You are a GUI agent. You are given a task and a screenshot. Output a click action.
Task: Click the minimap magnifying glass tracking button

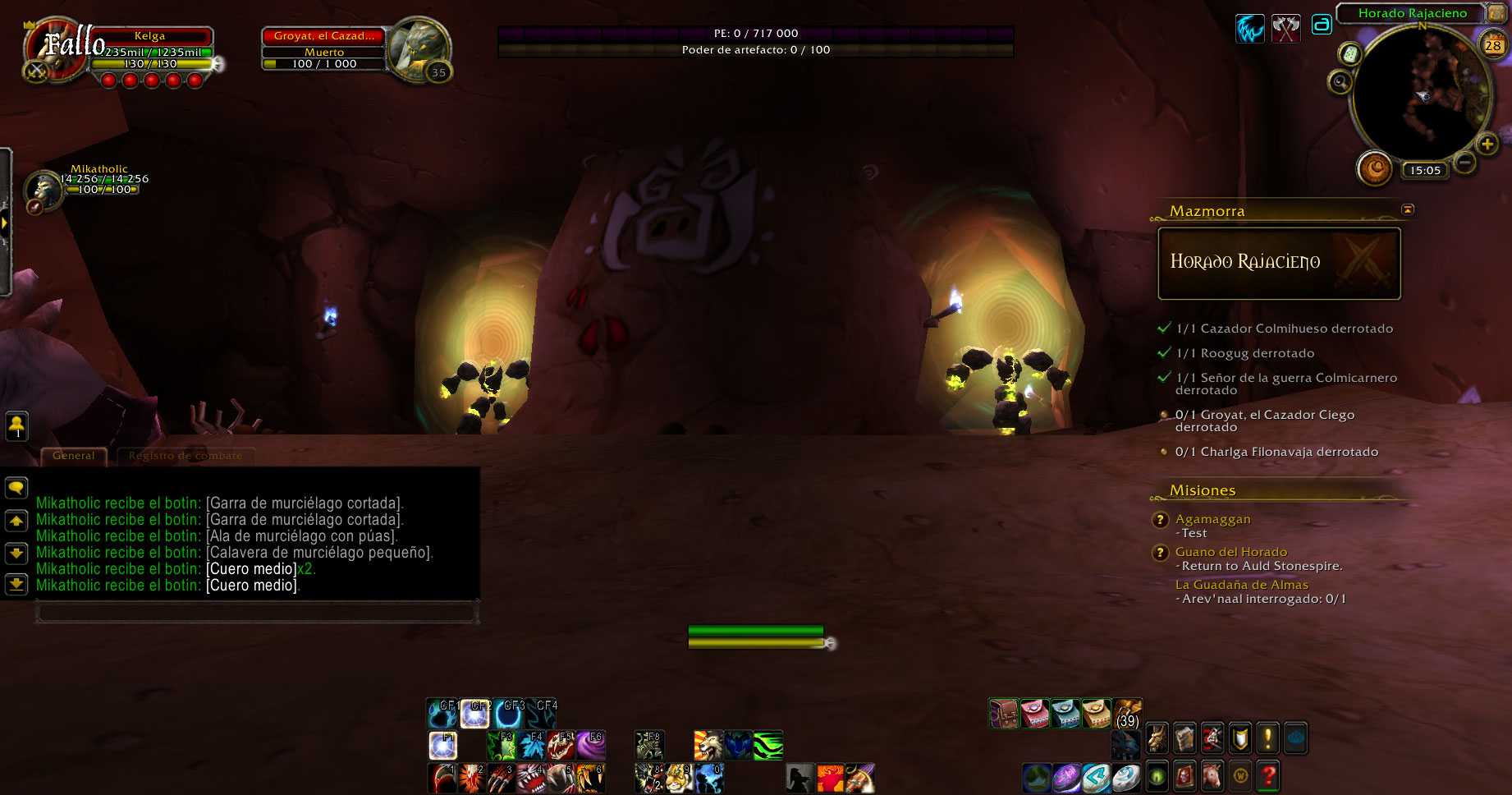tap(1340, 81)
